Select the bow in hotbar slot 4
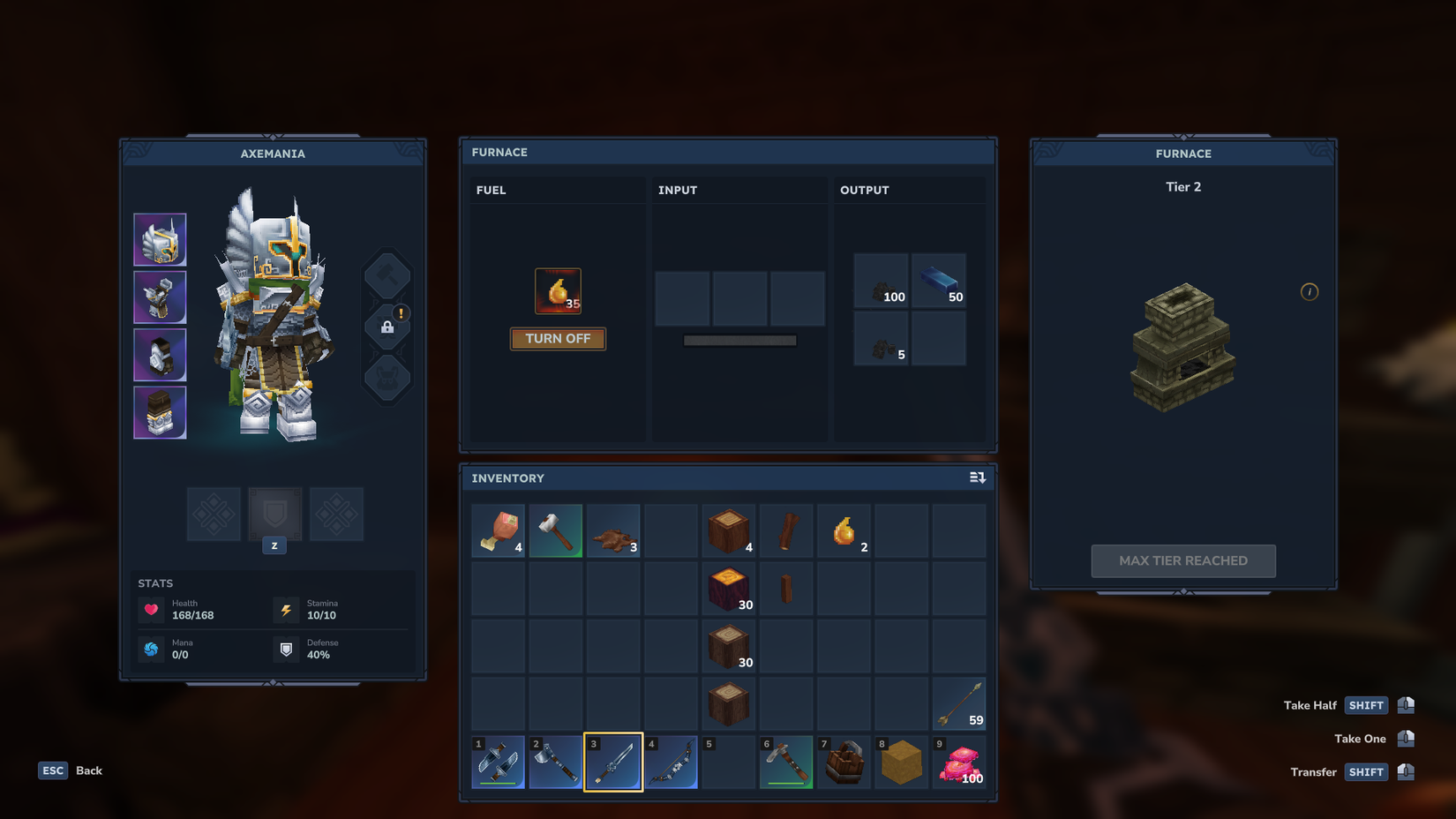This screenshot has width=1456, height=819. 671,762
